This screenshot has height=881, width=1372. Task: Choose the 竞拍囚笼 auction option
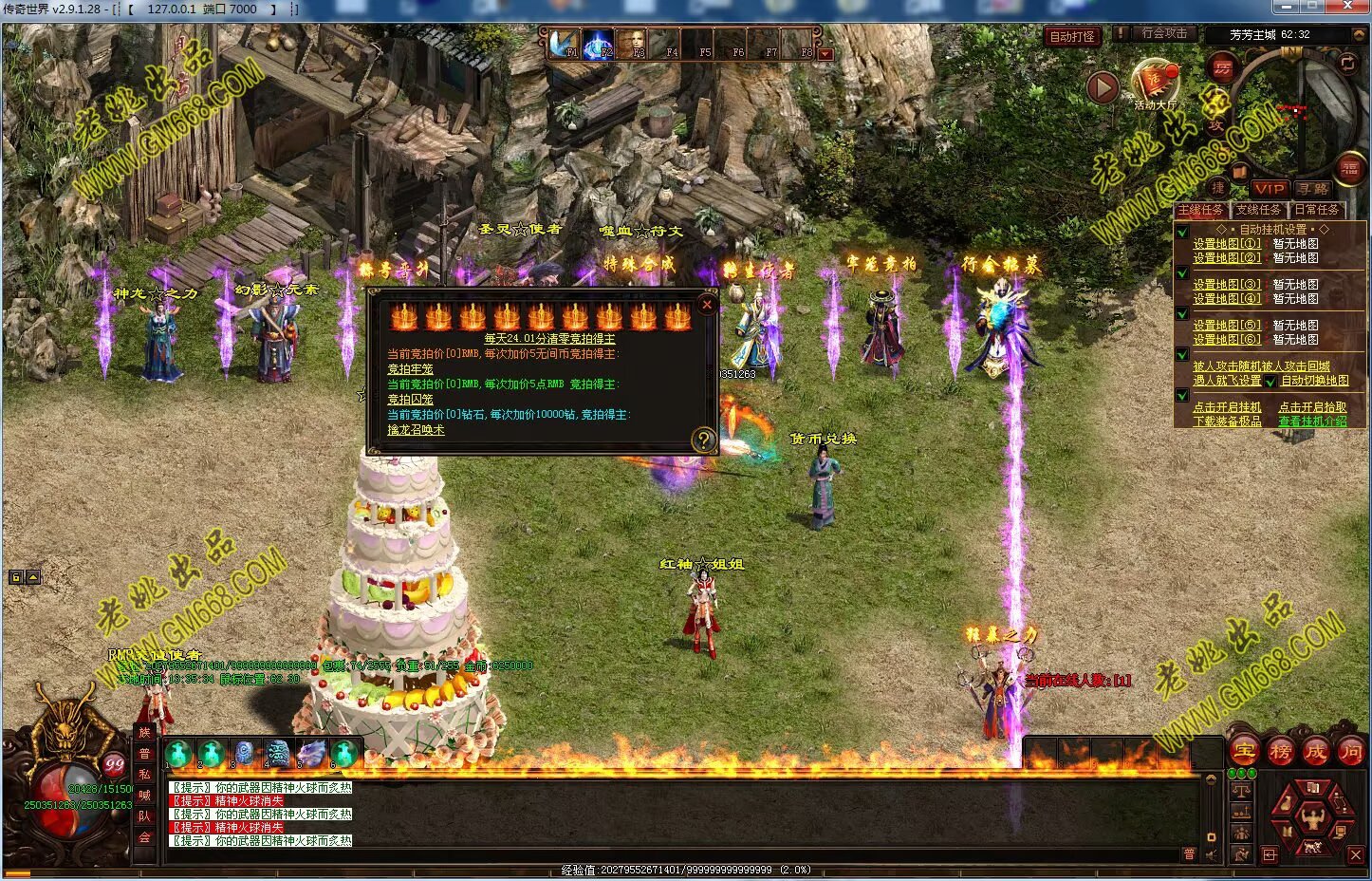(410, 400)
